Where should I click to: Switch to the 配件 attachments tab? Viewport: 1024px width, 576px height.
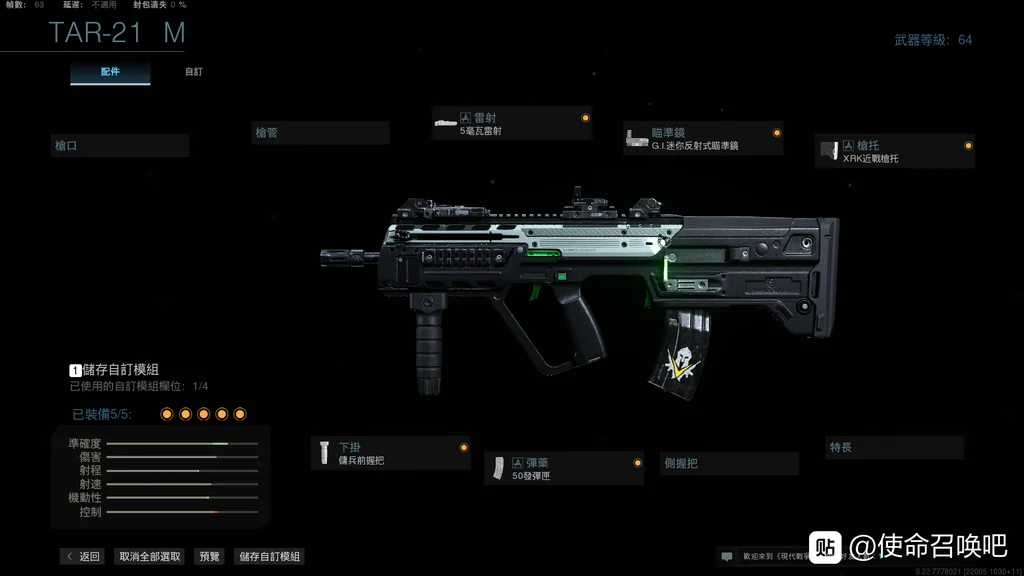tap(110, 73)
